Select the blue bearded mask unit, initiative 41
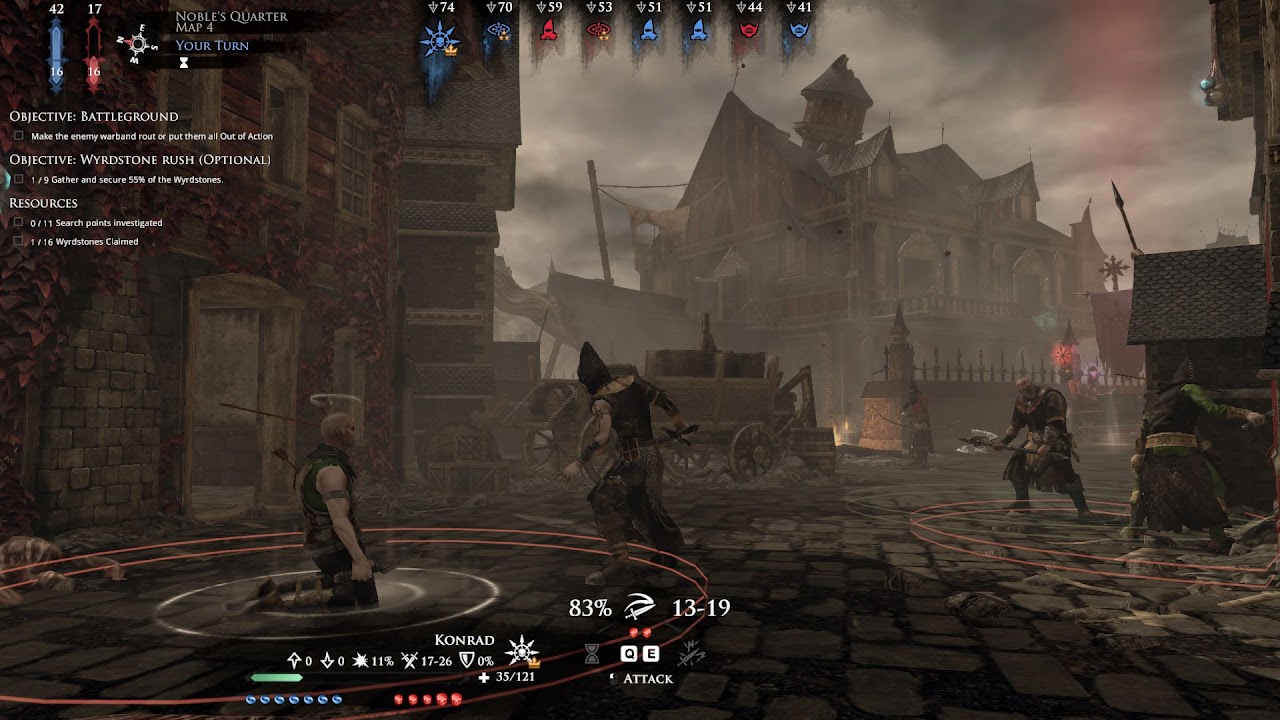 tap(798, 31)
